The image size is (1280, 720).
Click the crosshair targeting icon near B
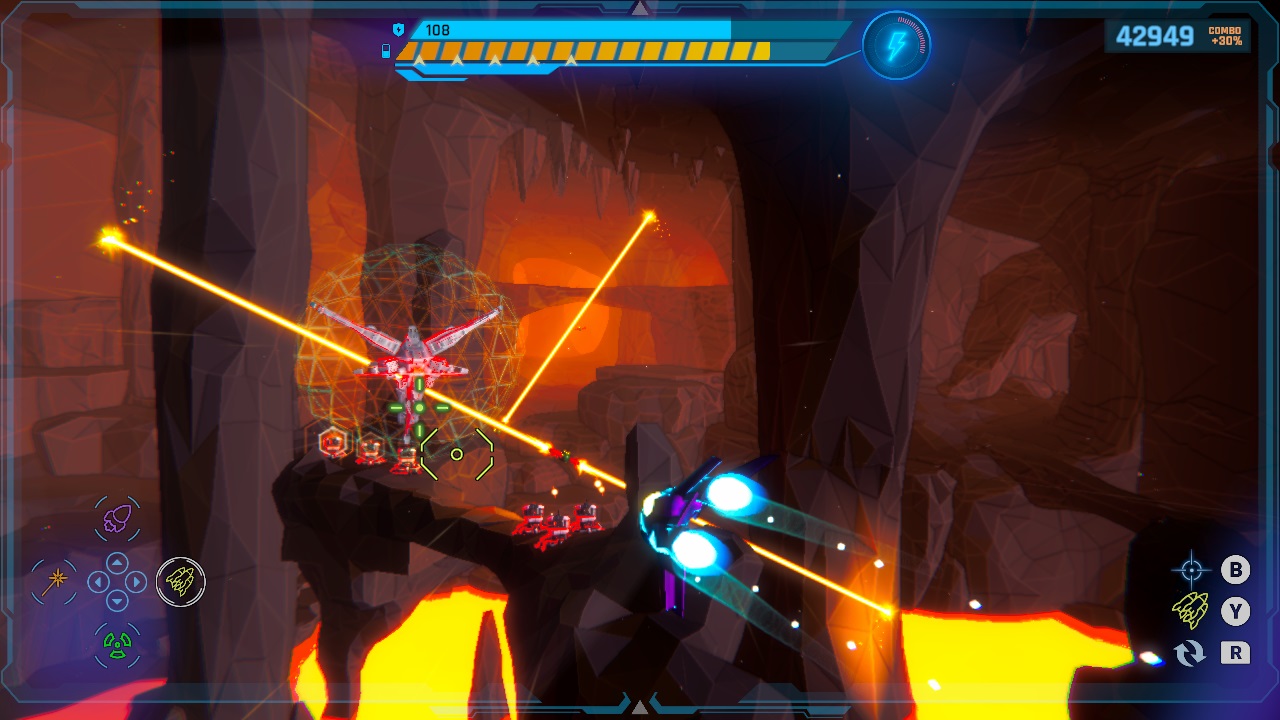(1194, 570)
